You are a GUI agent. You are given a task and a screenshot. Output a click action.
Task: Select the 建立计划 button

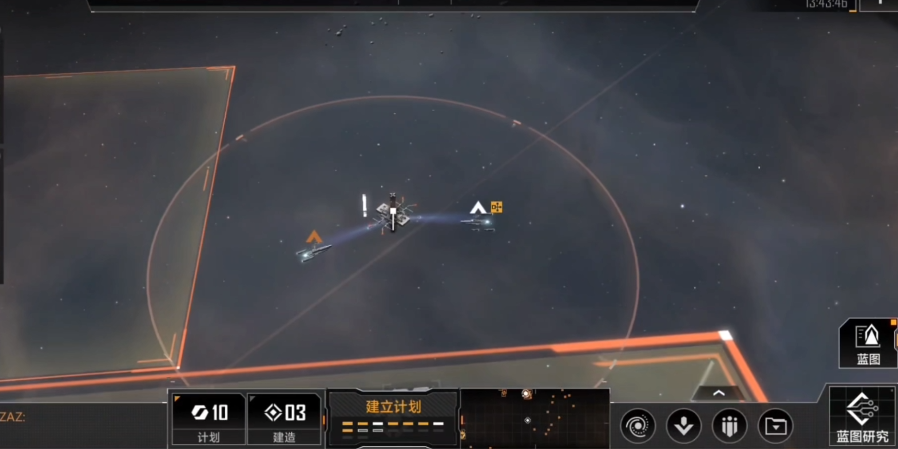[393, 417]
